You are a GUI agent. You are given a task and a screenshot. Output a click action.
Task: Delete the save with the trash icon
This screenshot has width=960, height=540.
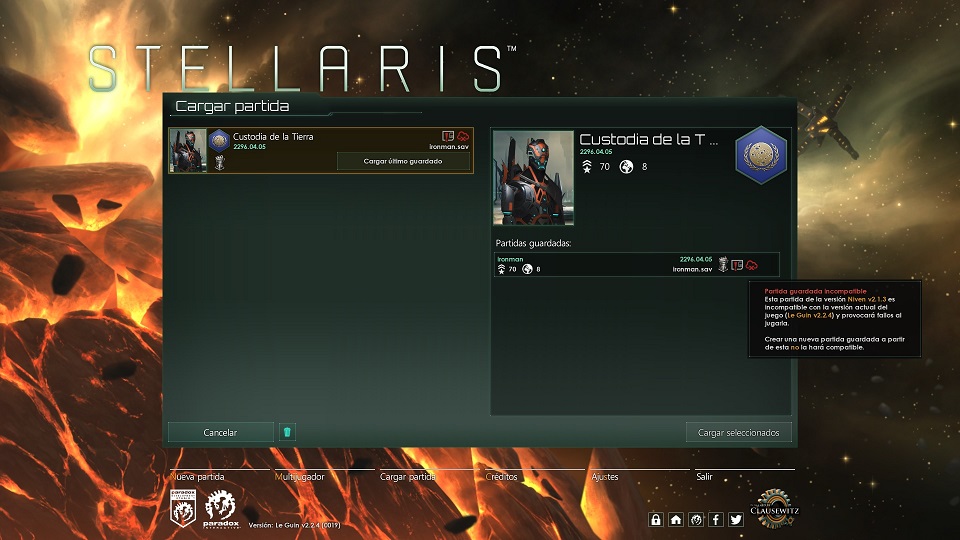(287, 433)
